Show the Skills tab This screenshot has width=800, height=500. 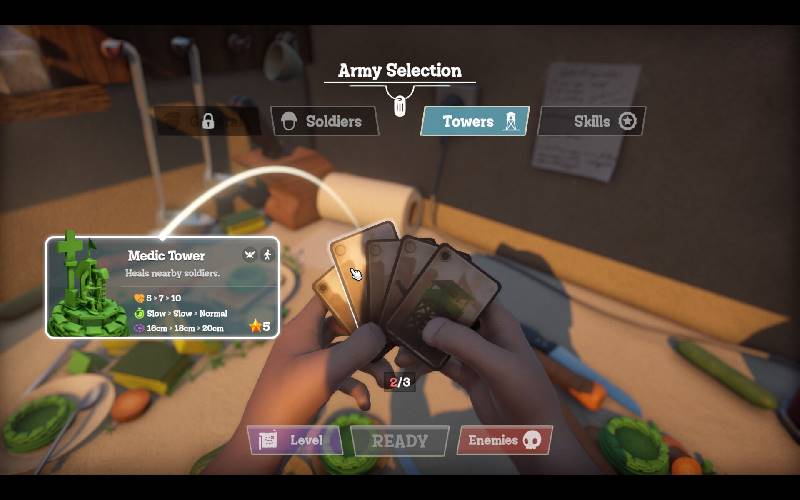pyautogui.click(x=592, y=121)
